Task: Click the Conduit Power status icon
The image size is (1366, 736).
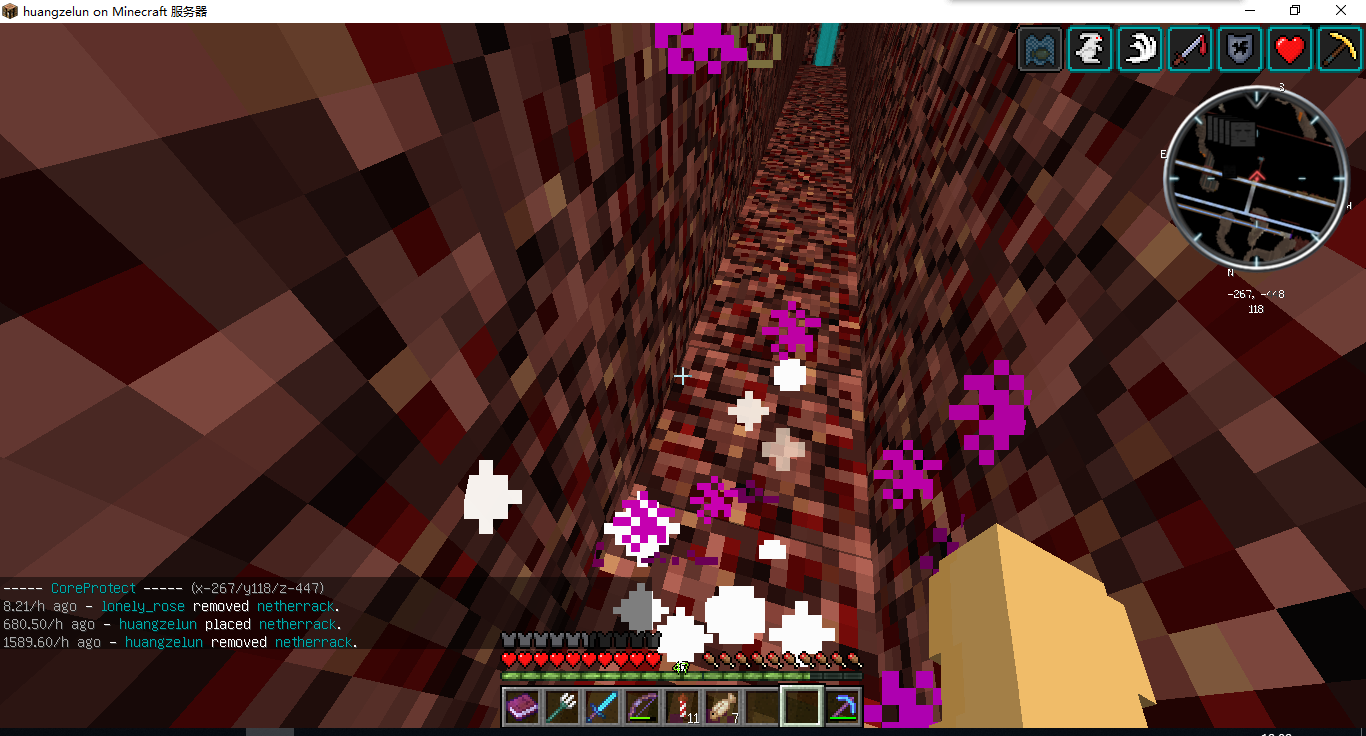Action: coord(1040,49)
